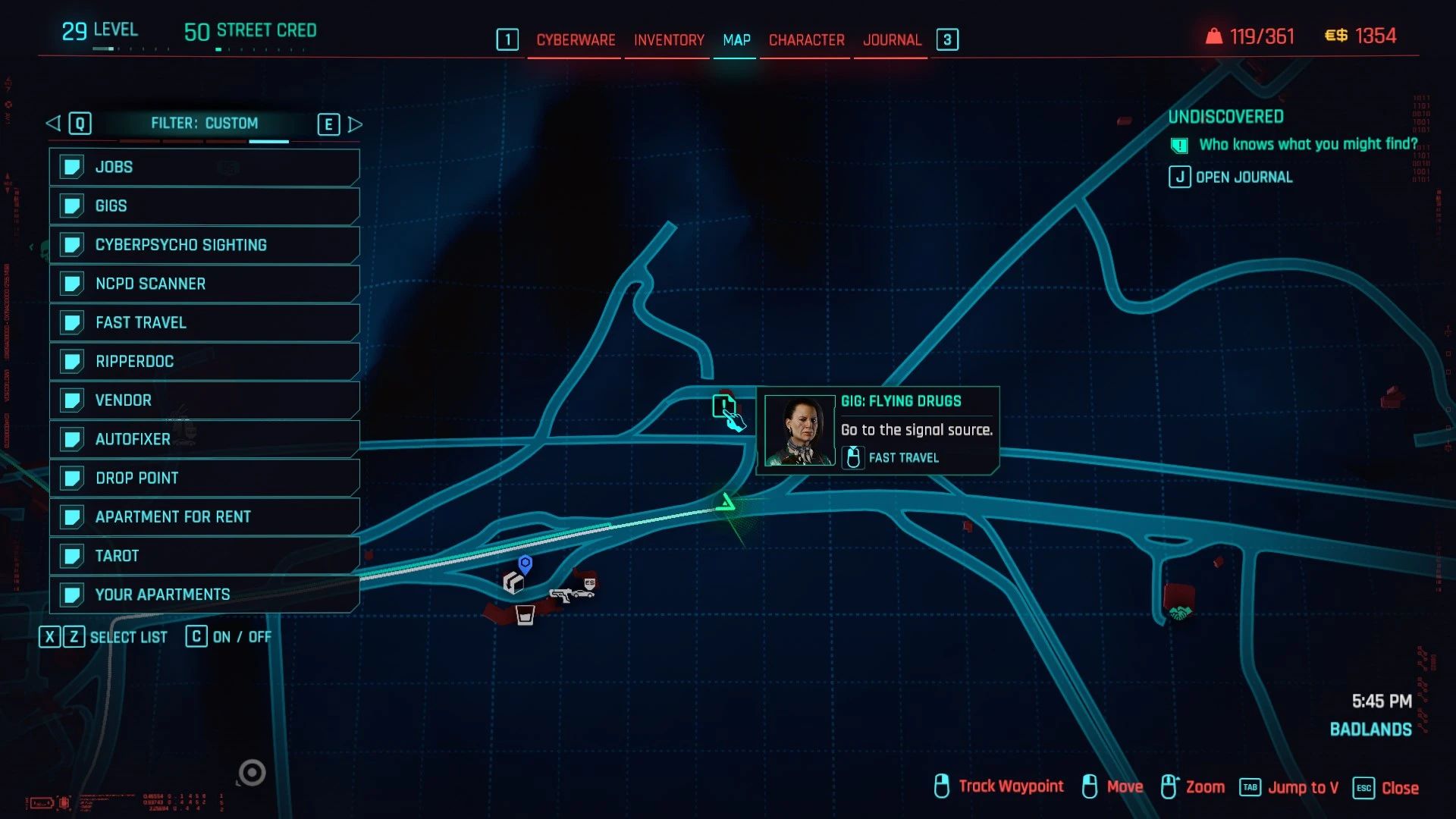Disable the NCPD SCANNER filter
This screenshot has height=819, width=1456.
click(x=203, y=283)
